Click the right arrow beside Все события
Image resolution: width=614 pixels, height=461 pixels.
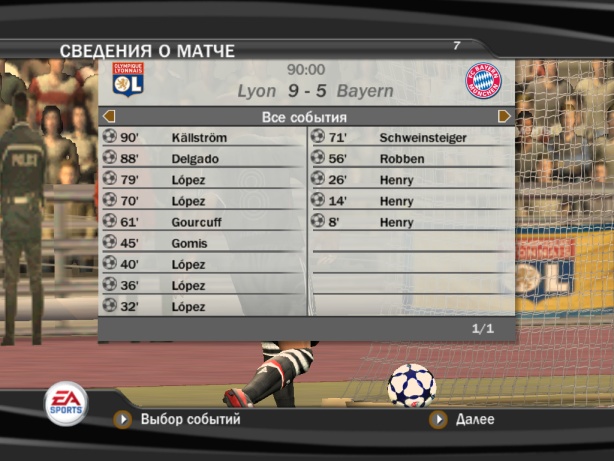tap(504, 117)
